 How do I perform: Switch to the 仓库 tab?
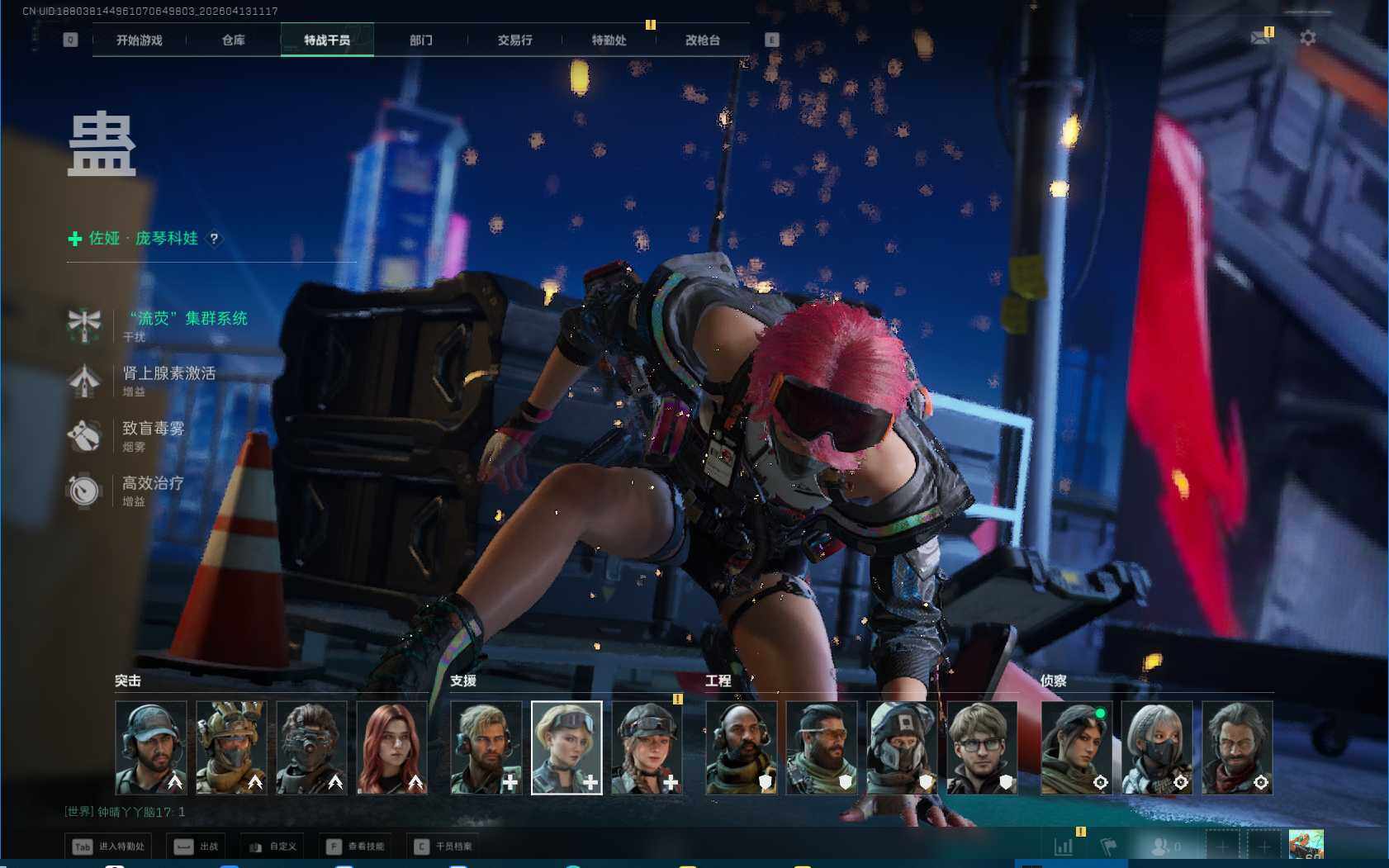coord(233,40)
